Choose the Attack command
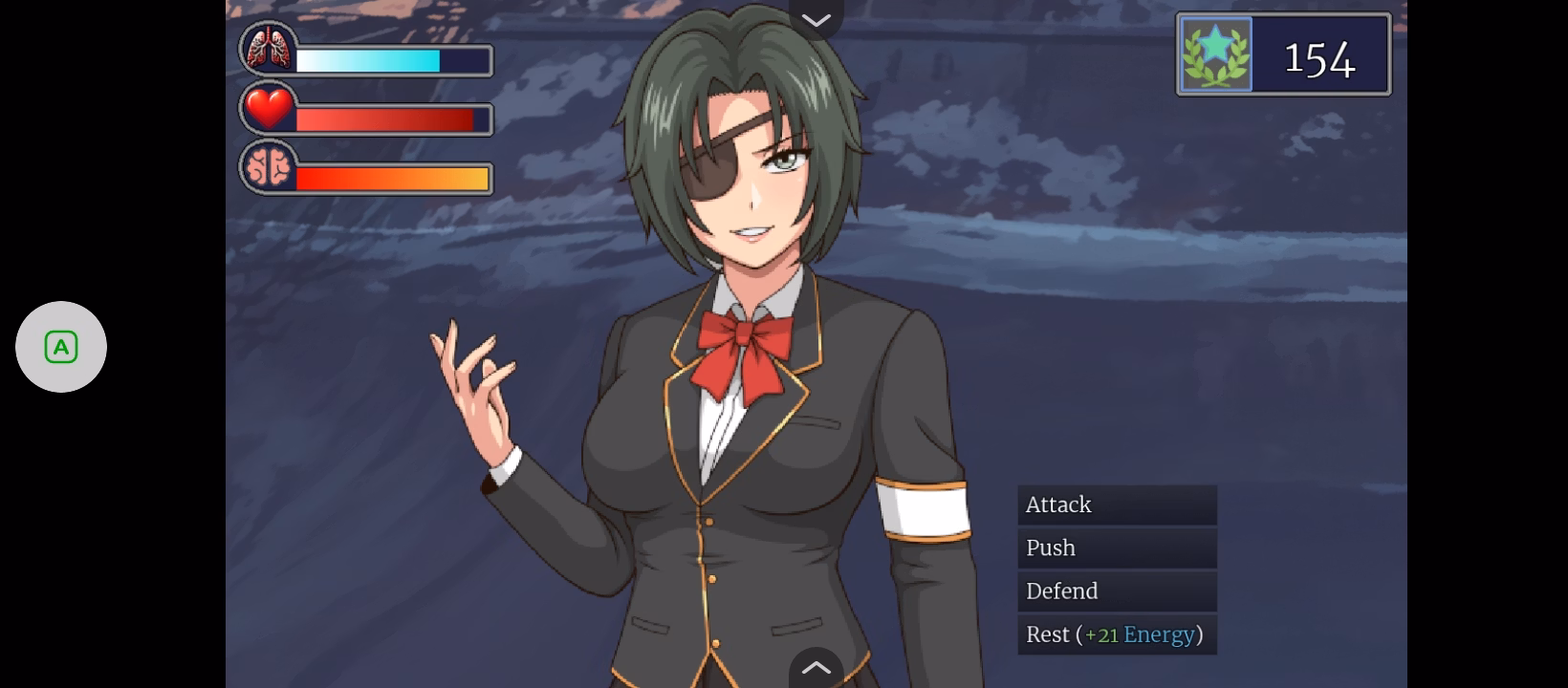The height and width of the screenshot is (688, 1568). tap(1116, 505)
